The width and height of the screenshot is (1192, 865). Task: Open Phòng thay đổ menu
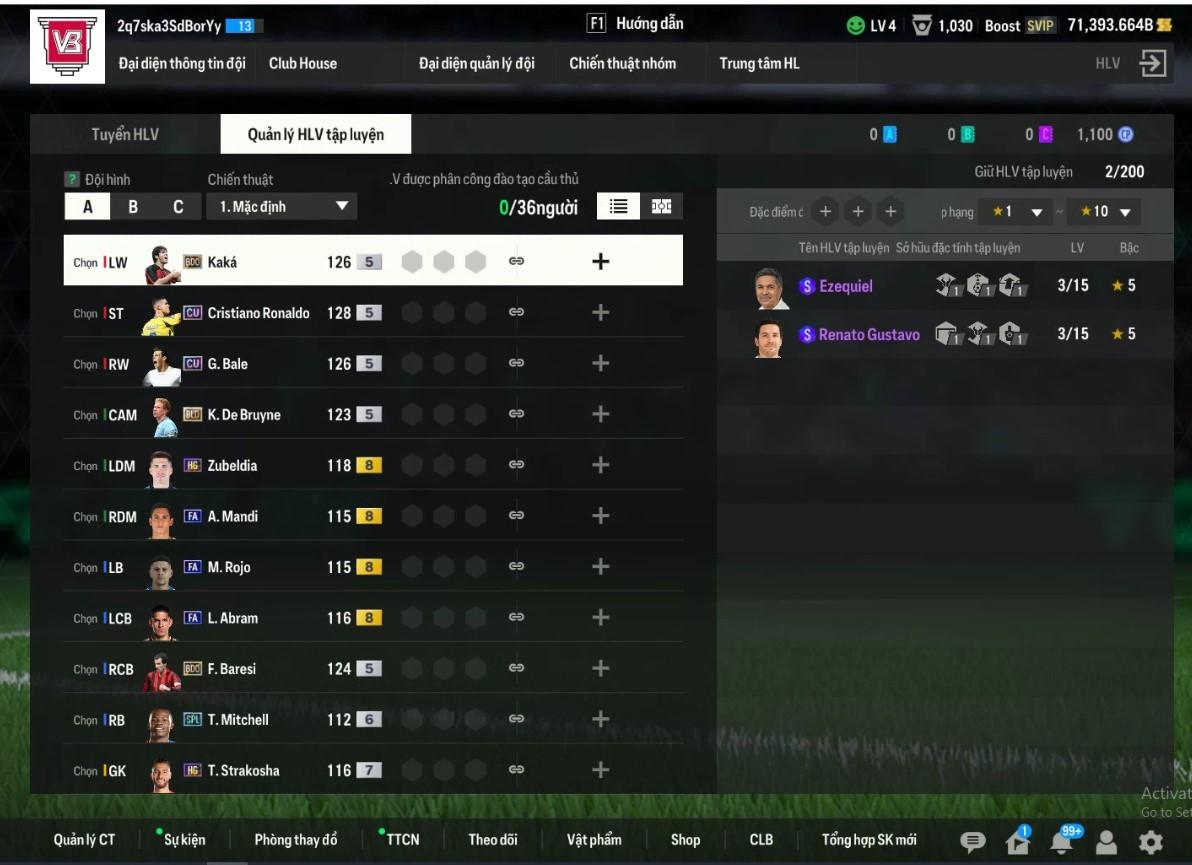pos(296,840)
